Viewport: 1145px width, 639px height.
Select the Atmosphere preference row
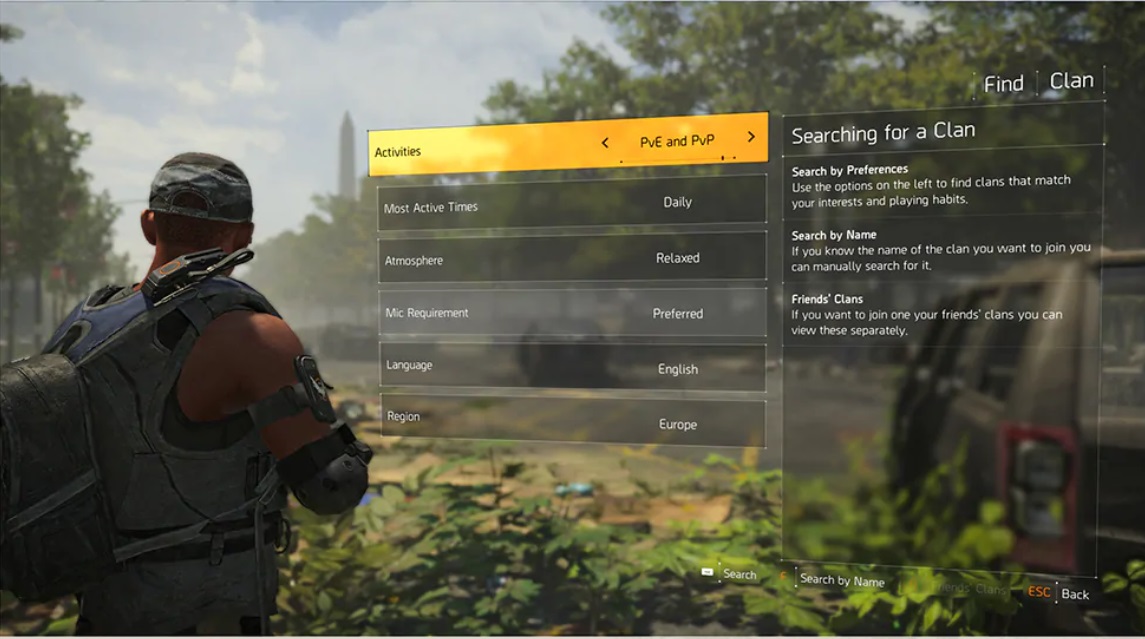click(571, 258)
